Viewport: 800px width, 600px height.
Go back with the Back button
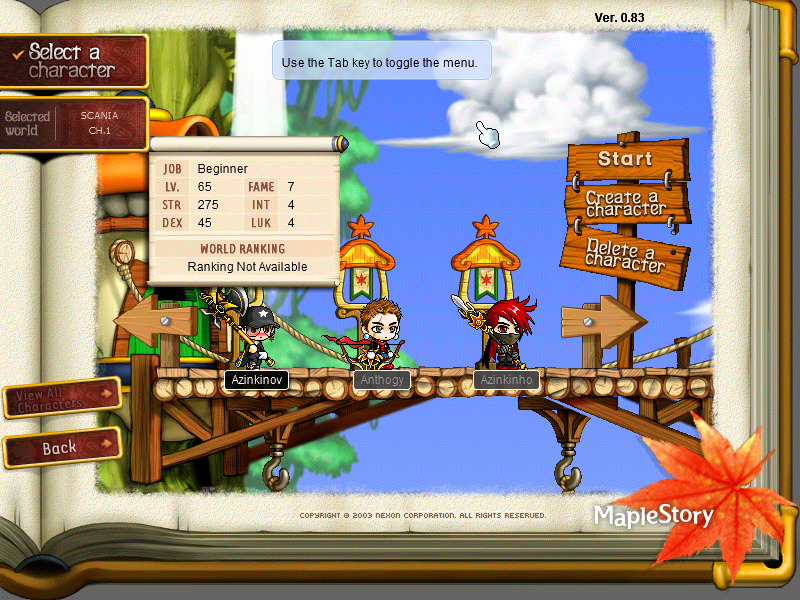[62, 448]
